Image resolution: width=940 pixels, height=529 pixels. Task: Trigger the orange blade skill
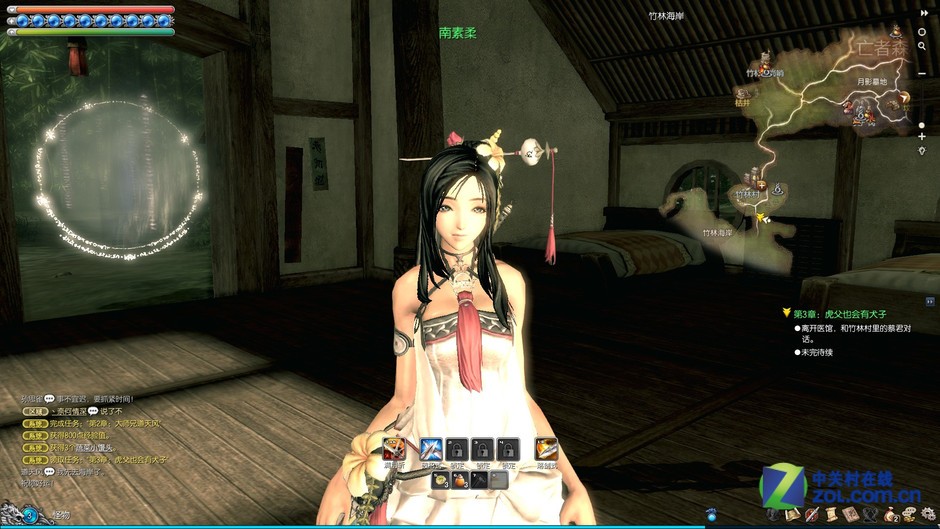(546, 449)
